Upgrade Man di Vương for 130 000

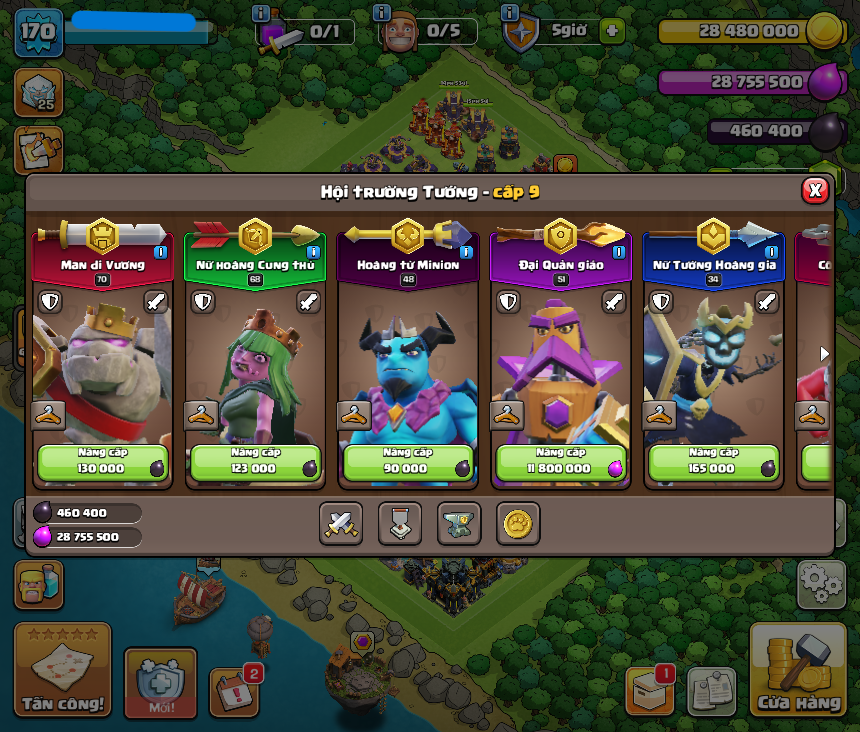[102, 462]
